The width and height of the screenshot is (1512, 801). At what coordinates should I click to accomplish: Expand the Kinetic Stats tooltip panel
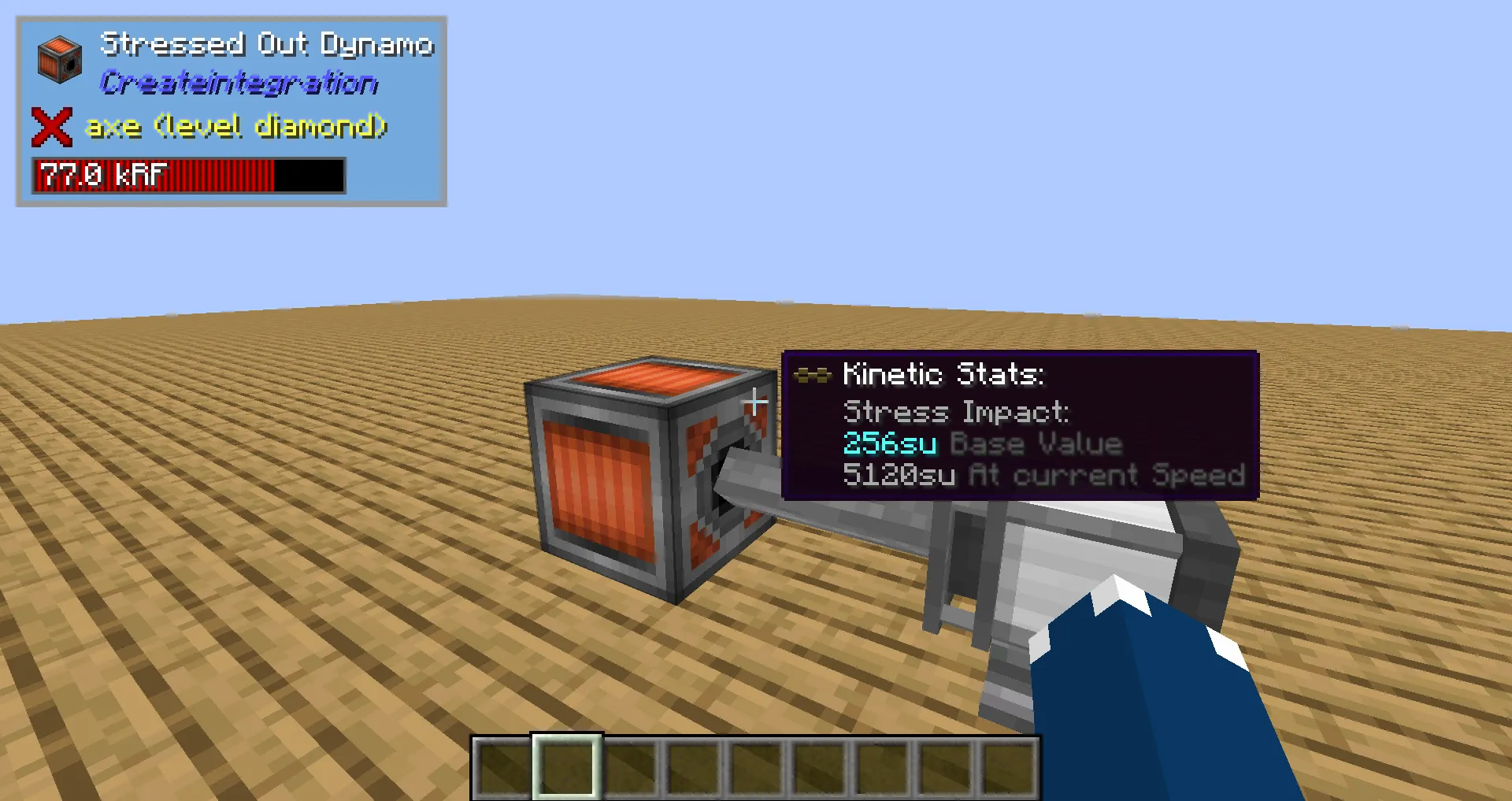[x=1020, y=425]
